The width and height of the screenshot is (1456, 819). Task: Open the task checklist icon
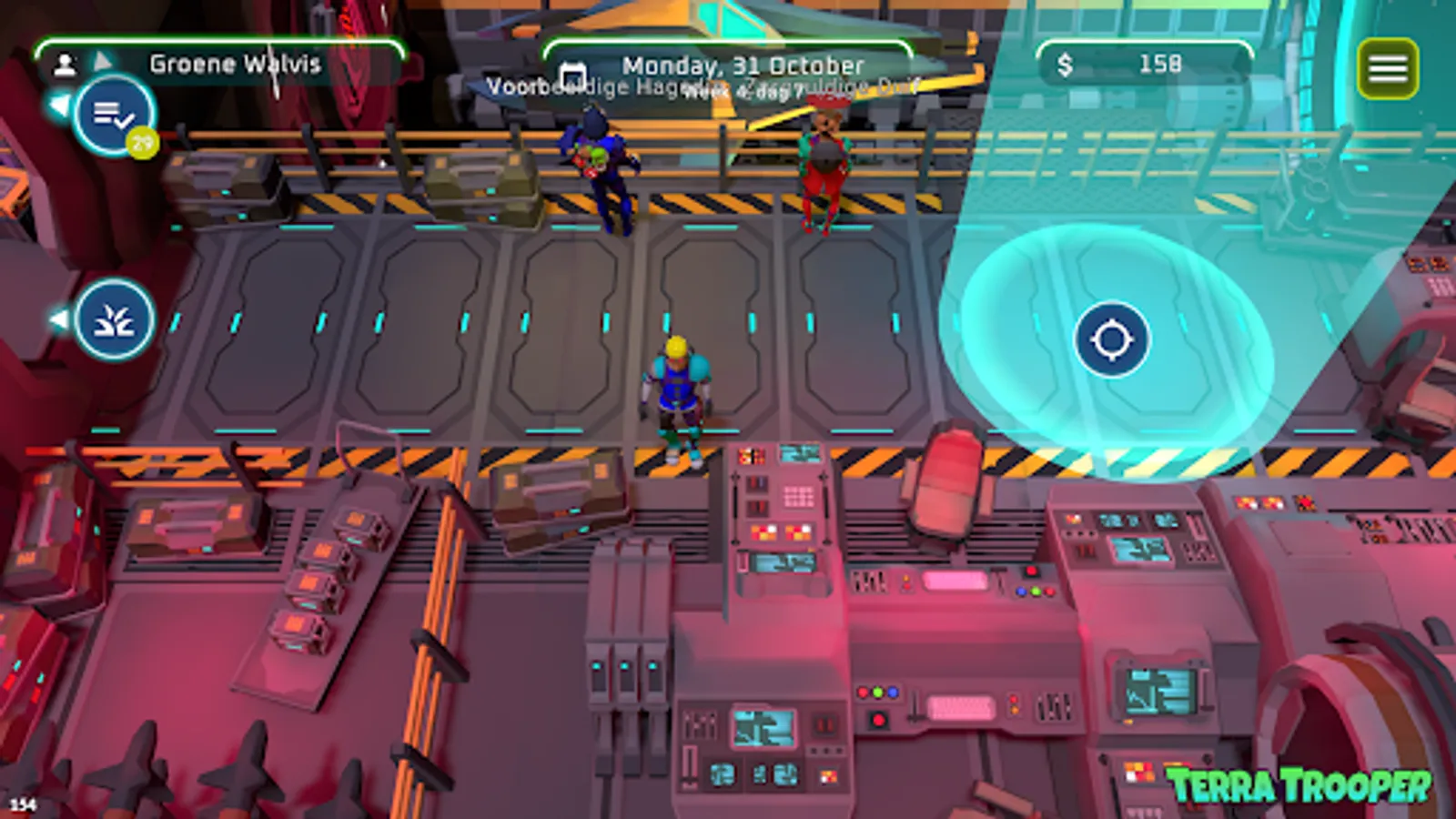tap(114, 115)
